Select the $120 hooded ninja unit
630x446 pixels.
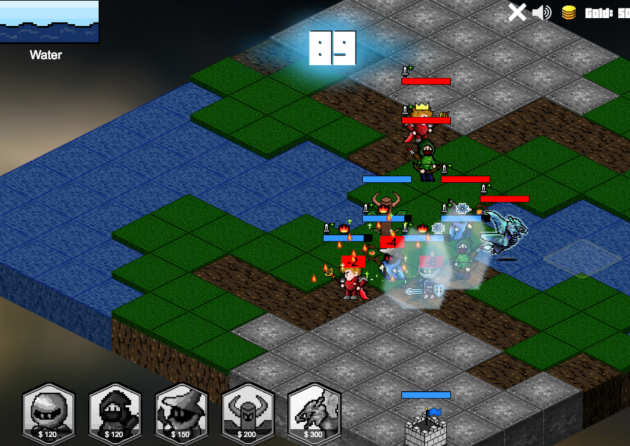[115, 412]
